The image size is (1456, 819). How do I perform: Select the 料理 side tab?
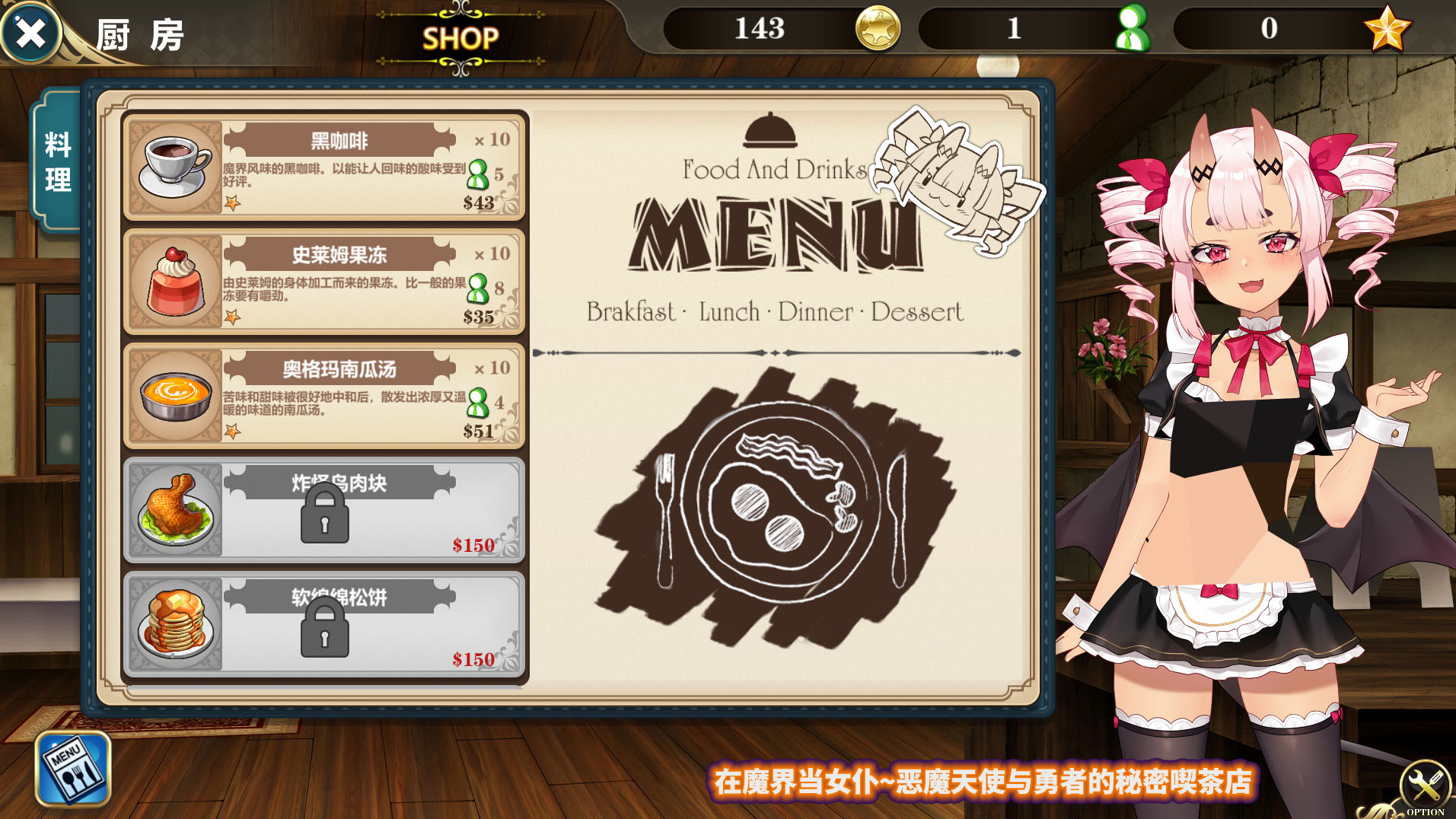(58, 161)
